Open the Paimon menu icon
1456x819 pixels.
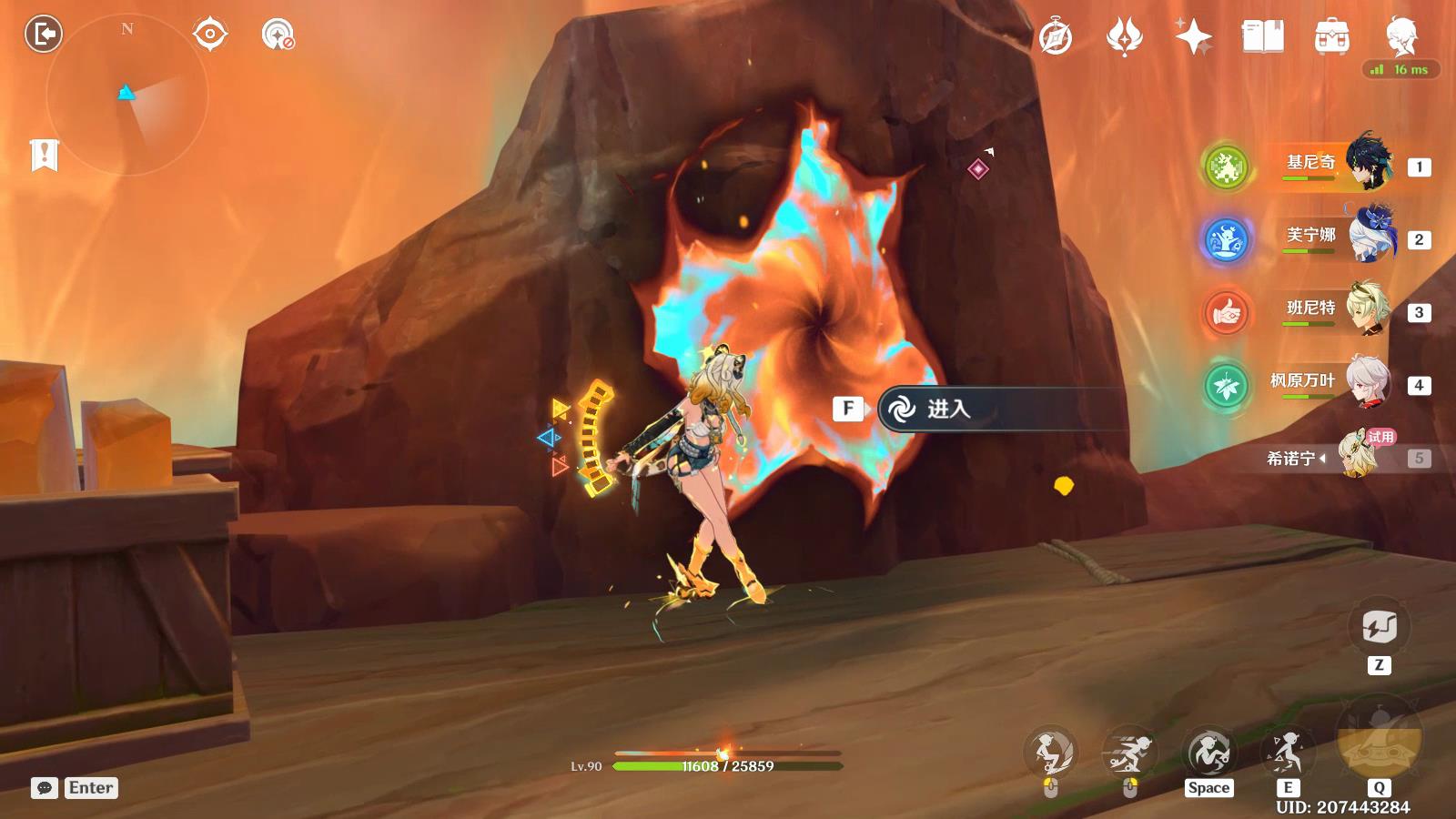tap(1401, 35)
